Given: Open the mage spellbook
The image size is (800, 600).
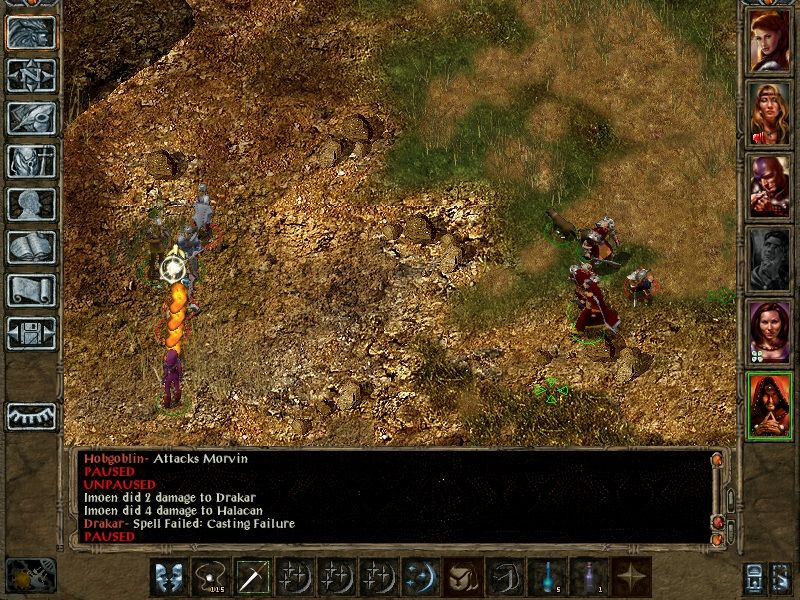Looking at the screenshot, I should click(31, 247).
